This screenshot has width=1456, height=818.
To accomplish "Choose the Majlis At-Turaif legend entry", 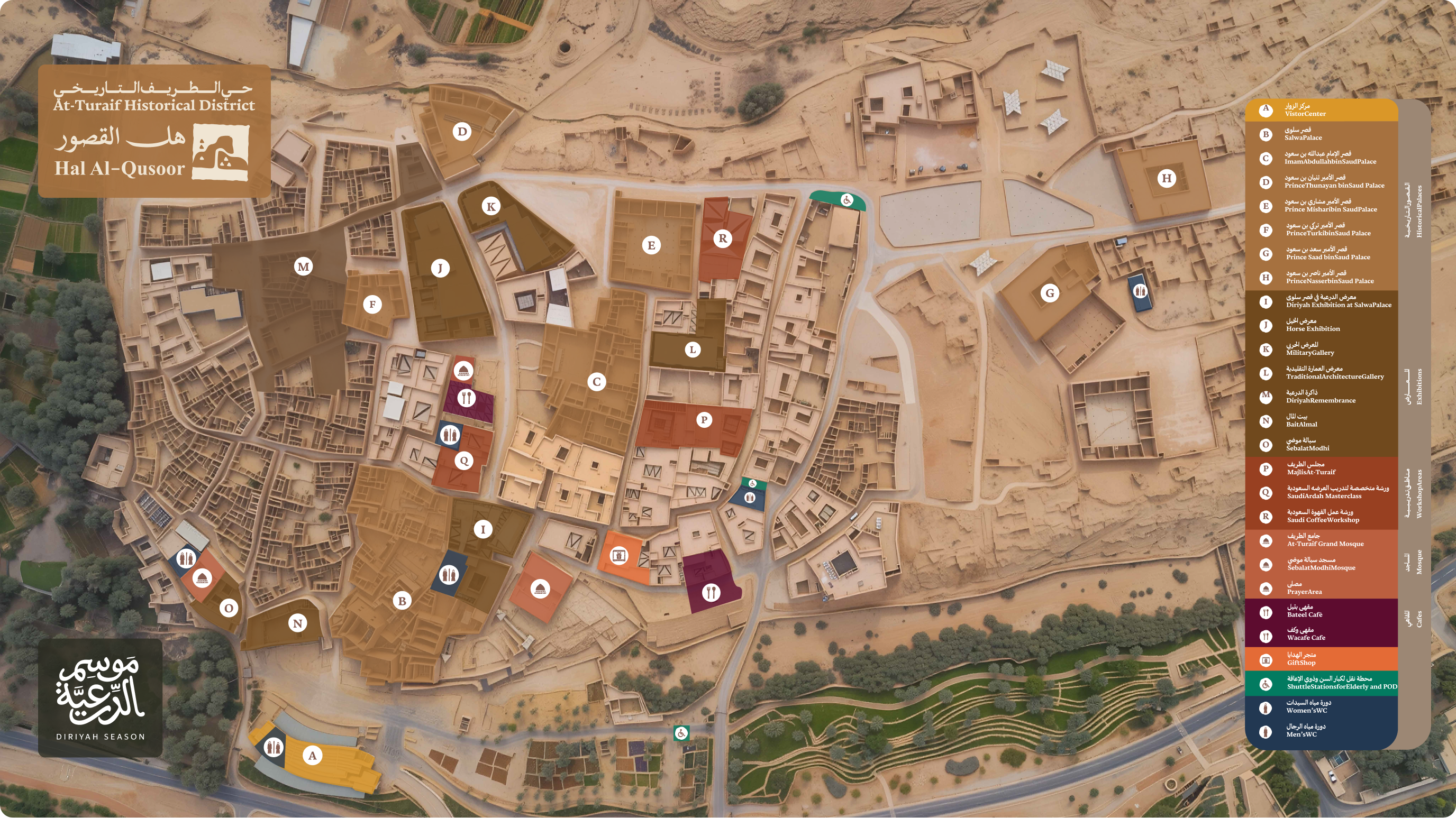I will coord(1311,468).
